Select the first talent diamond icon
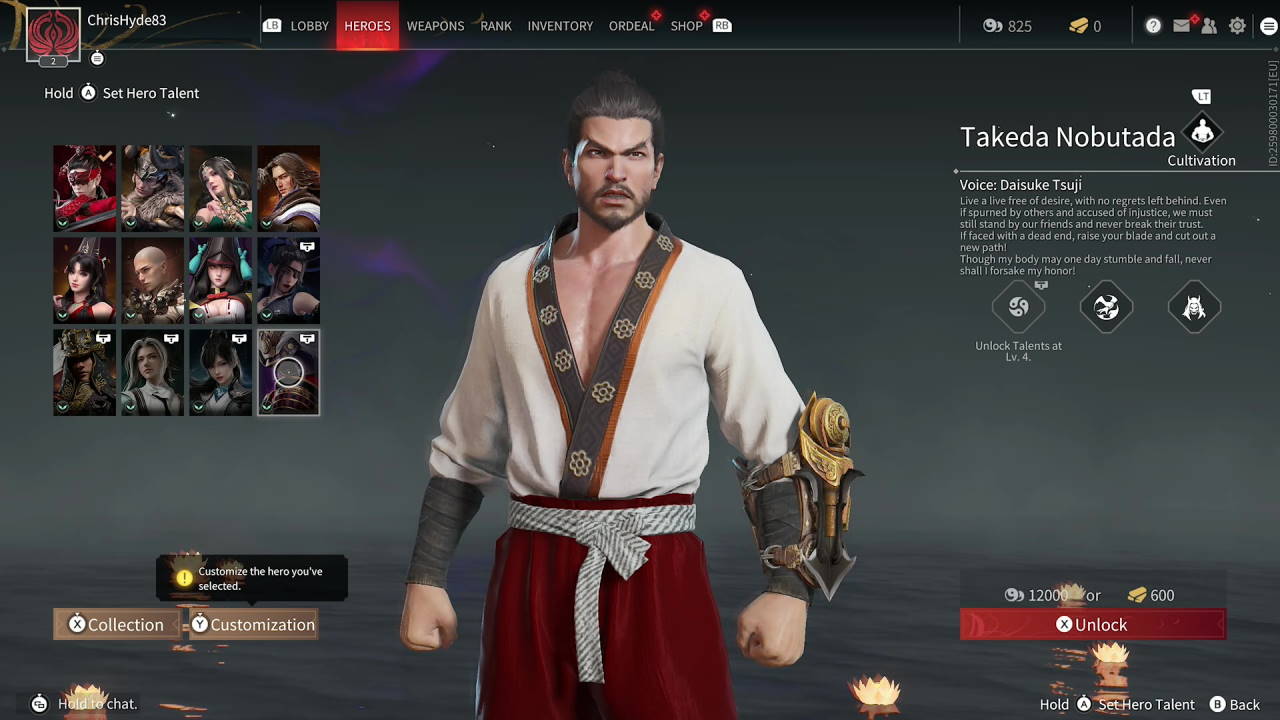Screen dimensions: 1280x720 click(1019, 308)
